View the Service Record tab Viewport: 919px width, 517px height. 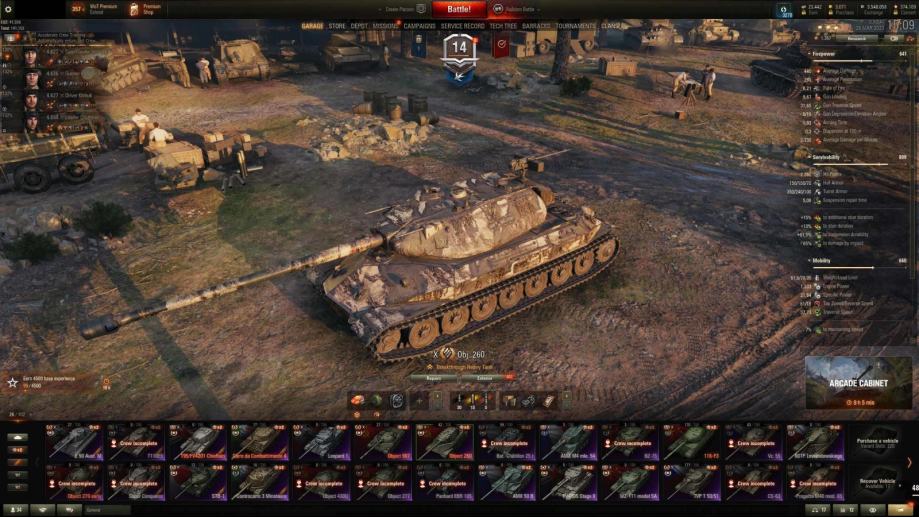(463, 26)
